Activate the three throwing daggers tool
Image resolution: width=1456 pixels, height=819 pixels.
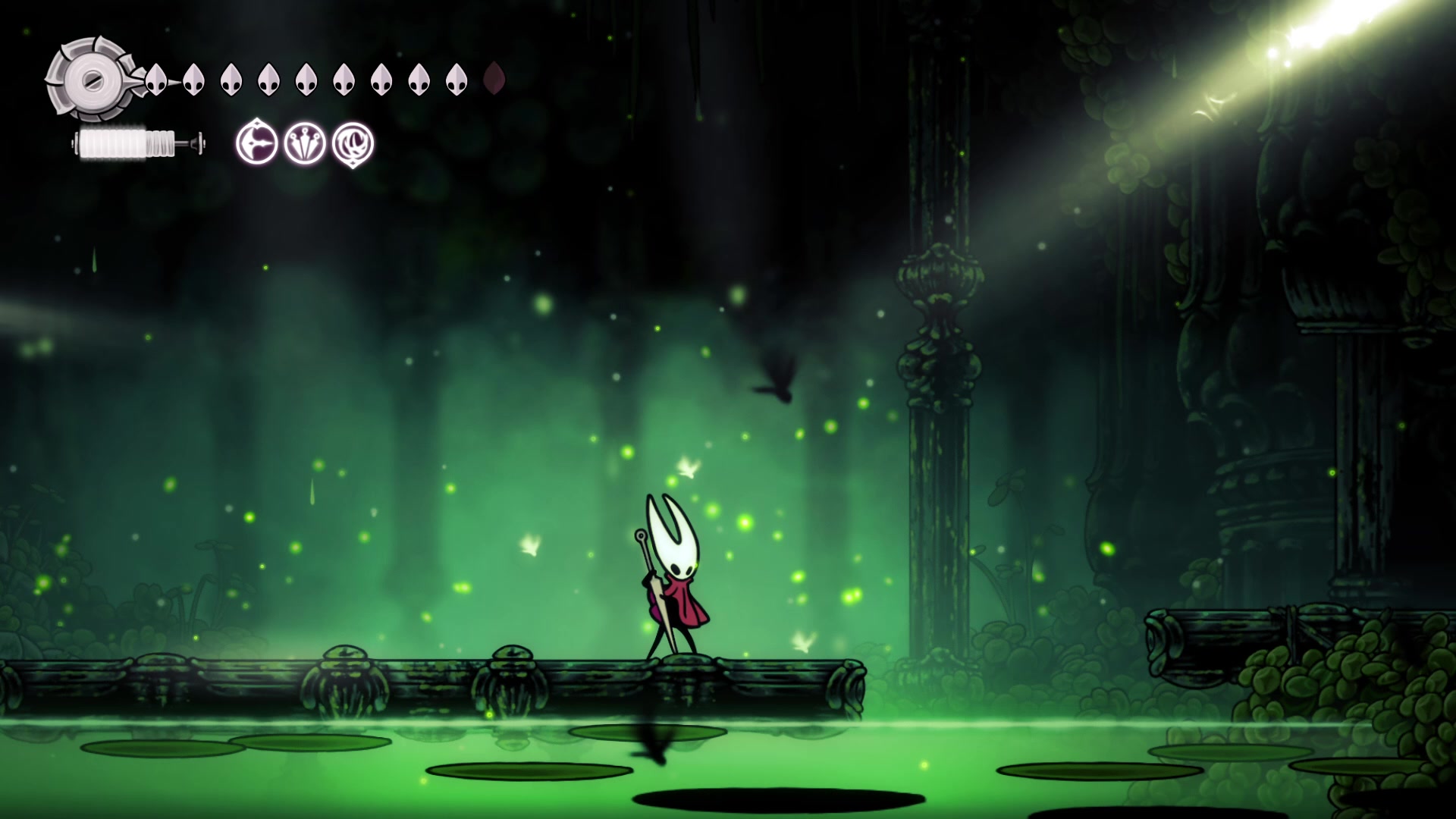click(305, 143)
